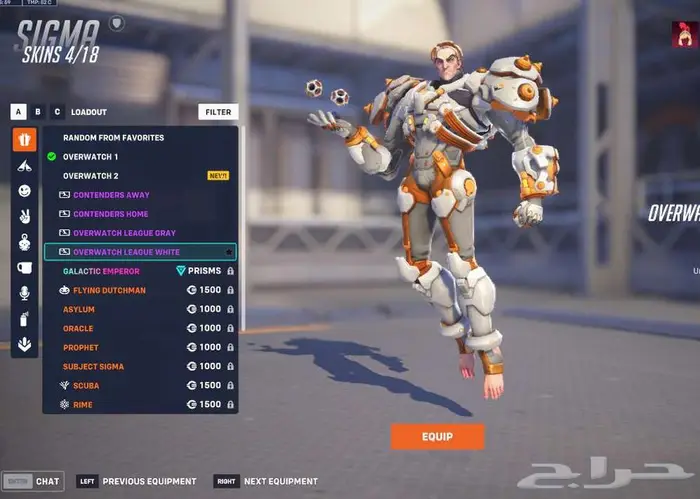Open the sprays category (spray can icon)
The height and width of the screenshot is (499, 700).
pyautogui.click(x=24, y=319)
